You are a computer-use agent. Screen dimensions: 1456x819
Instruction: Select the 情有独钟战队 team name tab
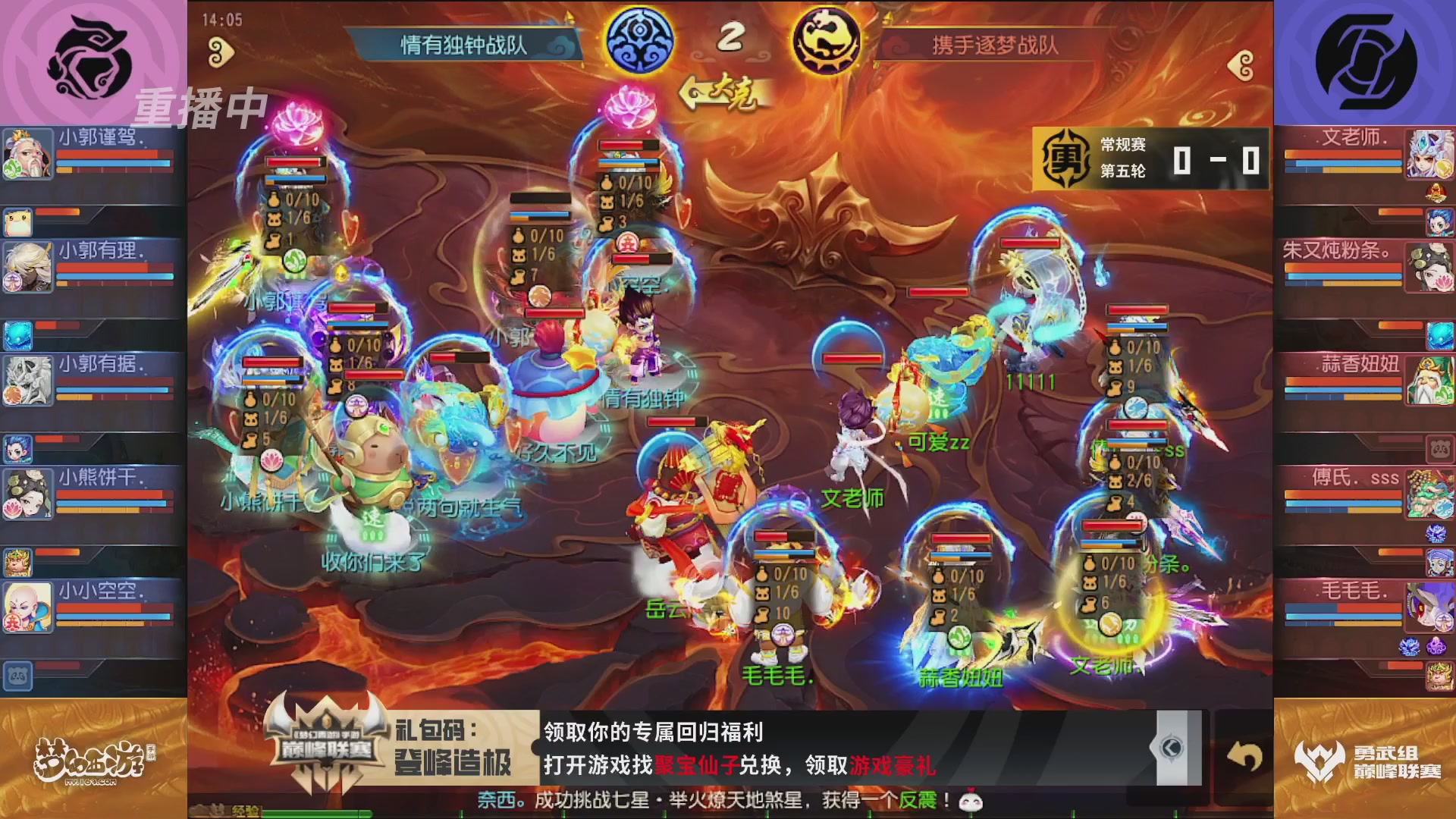tap(463, 43)
